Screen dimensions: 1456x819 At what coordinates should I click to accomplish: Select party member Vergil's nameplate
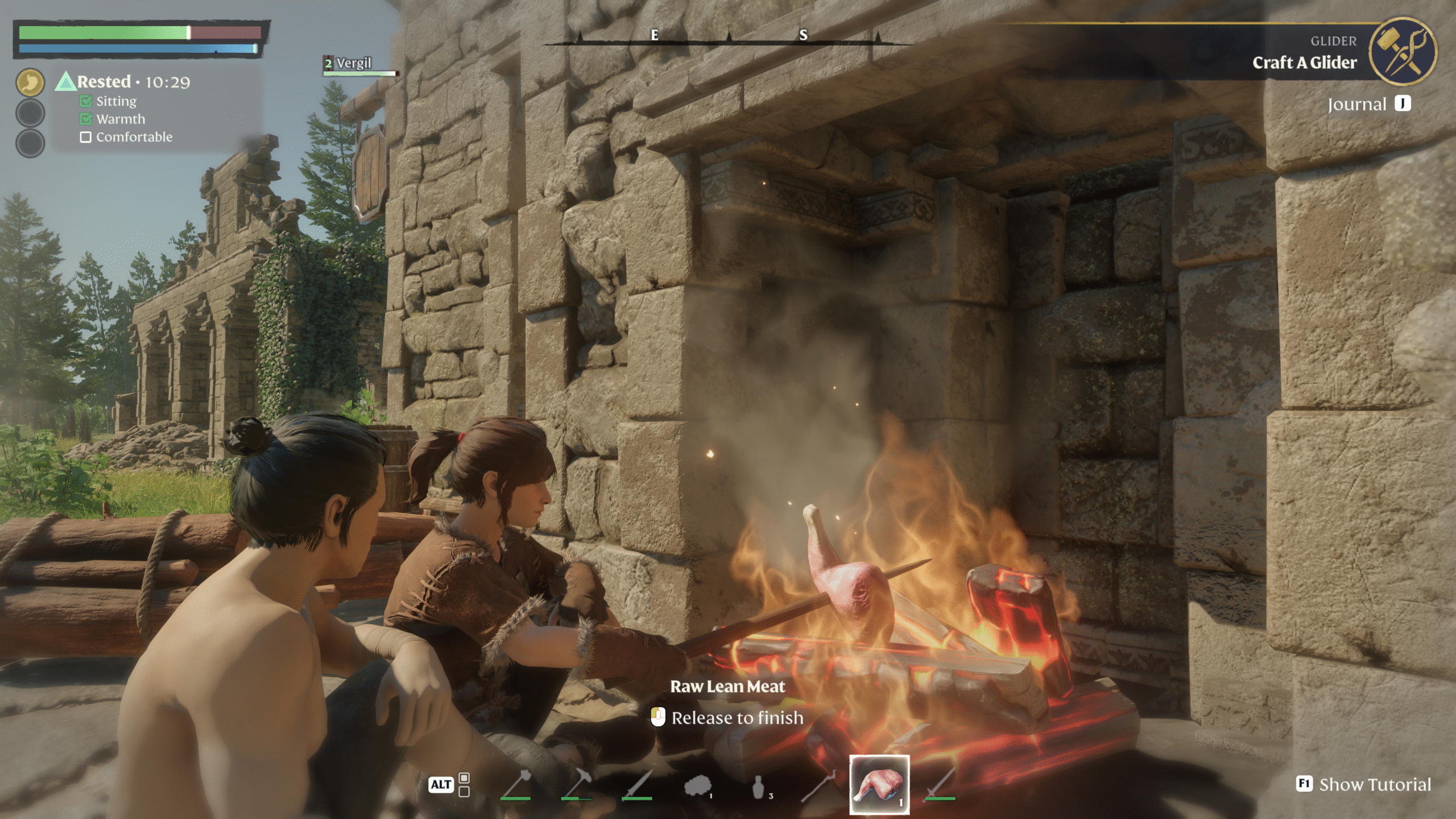point(353,64)
